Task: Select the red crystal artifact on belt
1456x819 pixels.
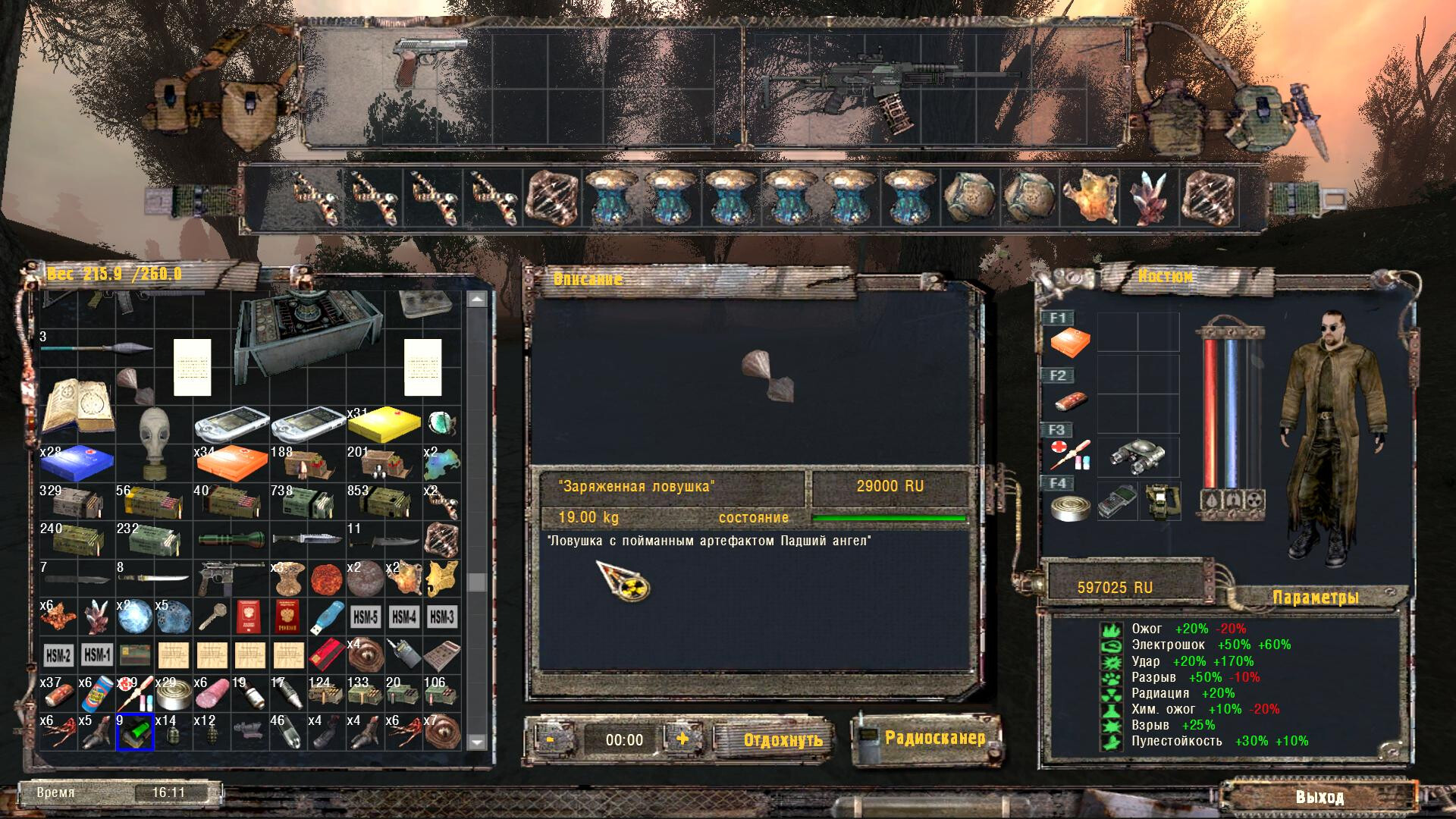Action: click(1150, 197)
